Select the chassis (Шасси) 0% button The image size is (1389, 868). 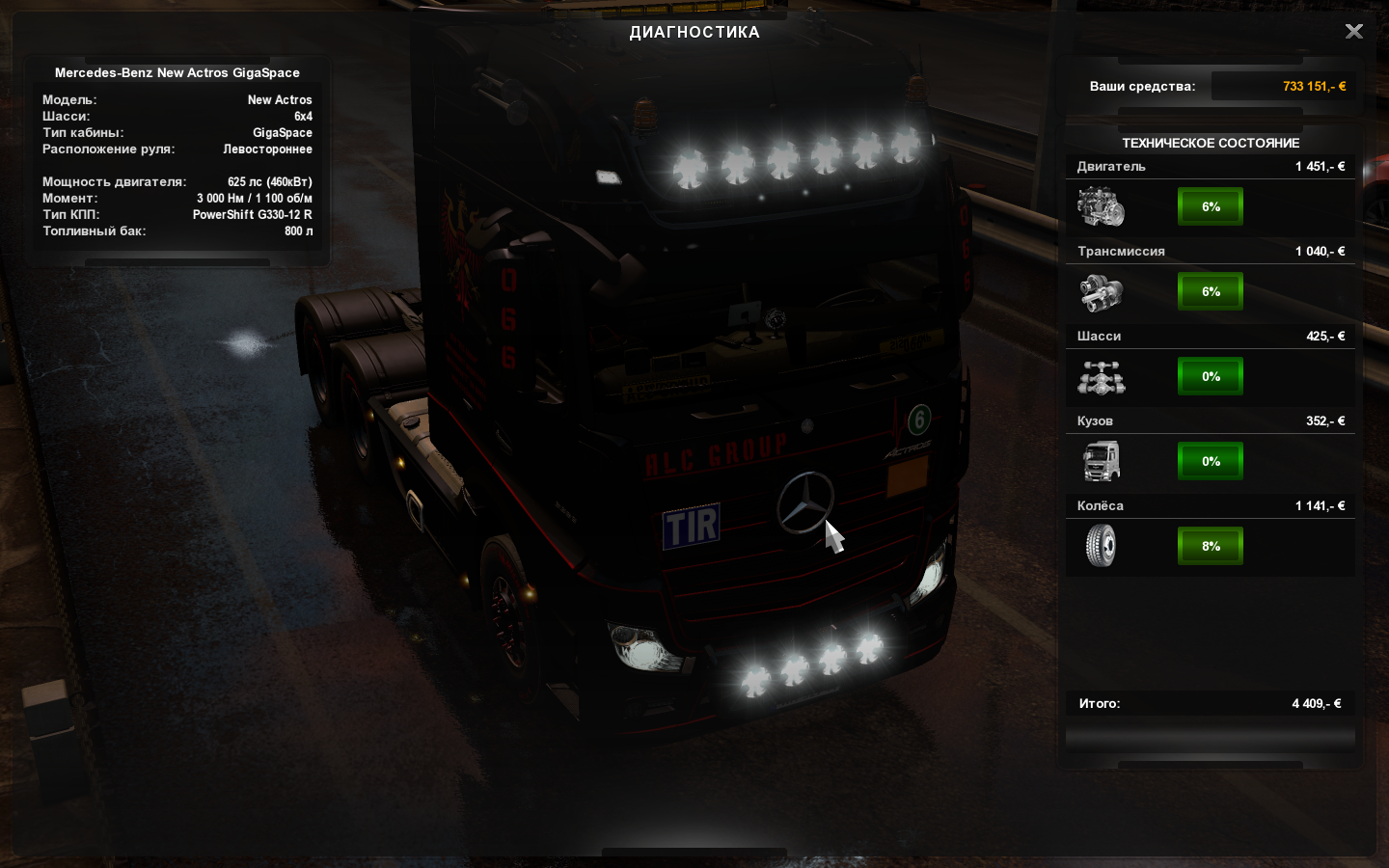1211,376
